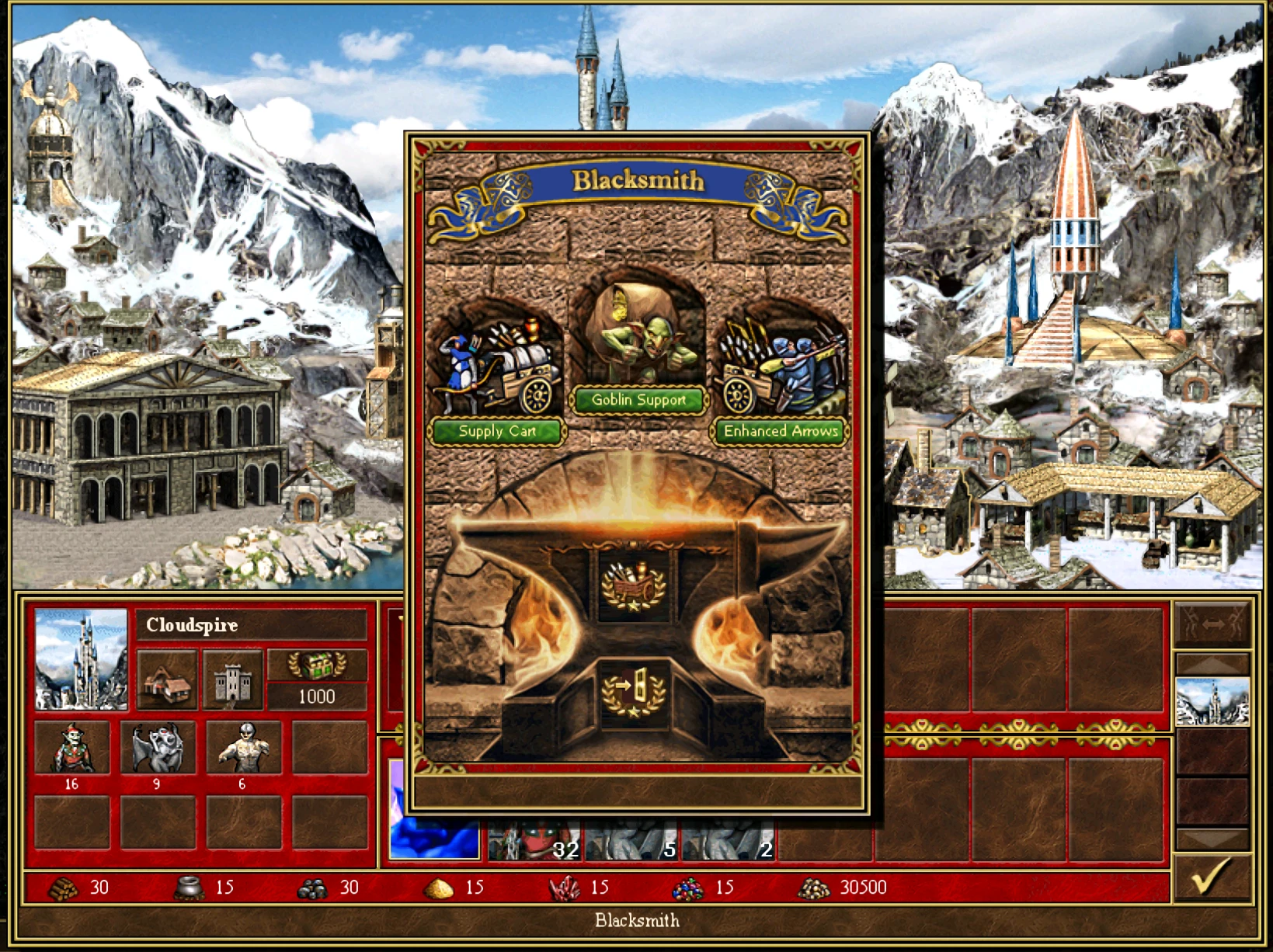Click the swap heroes arrows button
The height and width of the screenshot is (952, 1273).
pos(1212,624)
